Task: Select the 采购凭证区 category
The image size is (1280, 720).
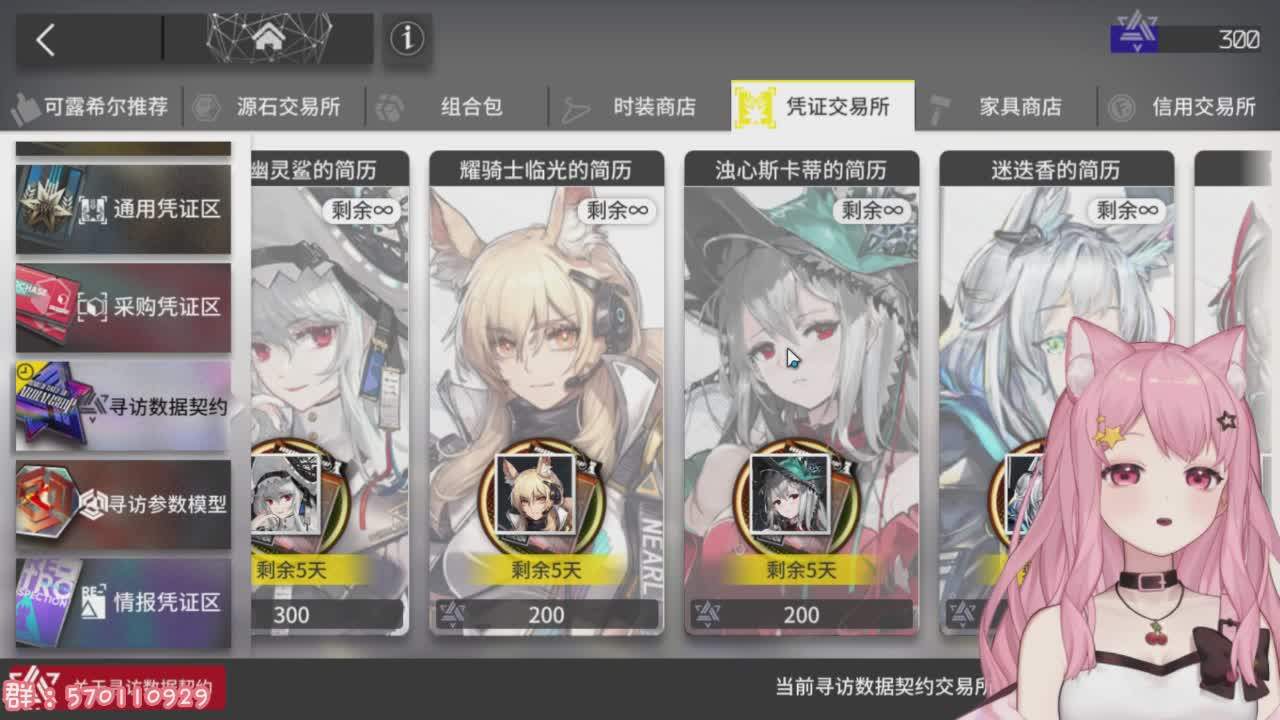Action: [122, 307]
